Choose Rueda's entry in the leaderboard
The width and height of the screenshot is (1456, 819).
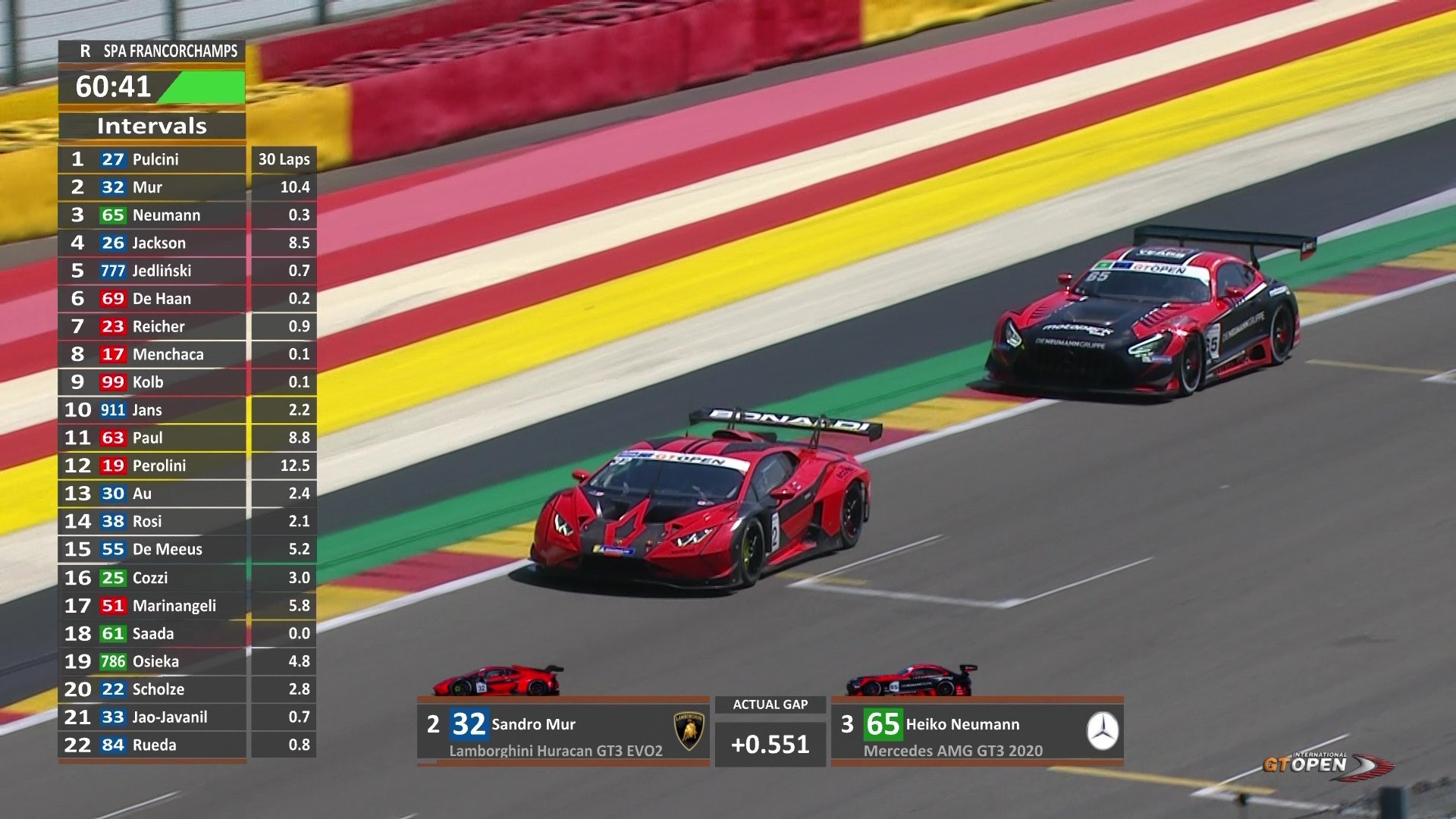152,745
